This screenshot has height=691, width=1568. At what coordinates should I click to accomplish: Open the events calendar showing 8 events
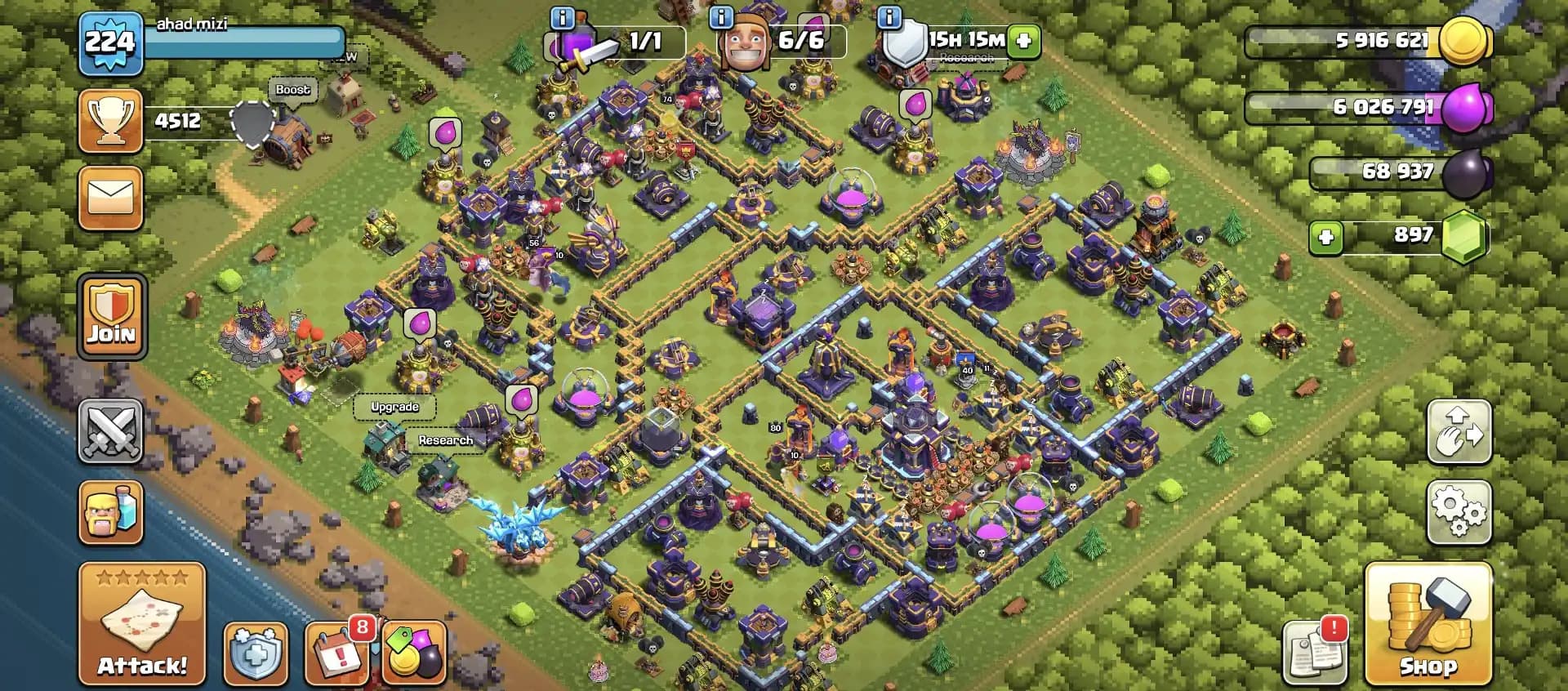(336, 654)
